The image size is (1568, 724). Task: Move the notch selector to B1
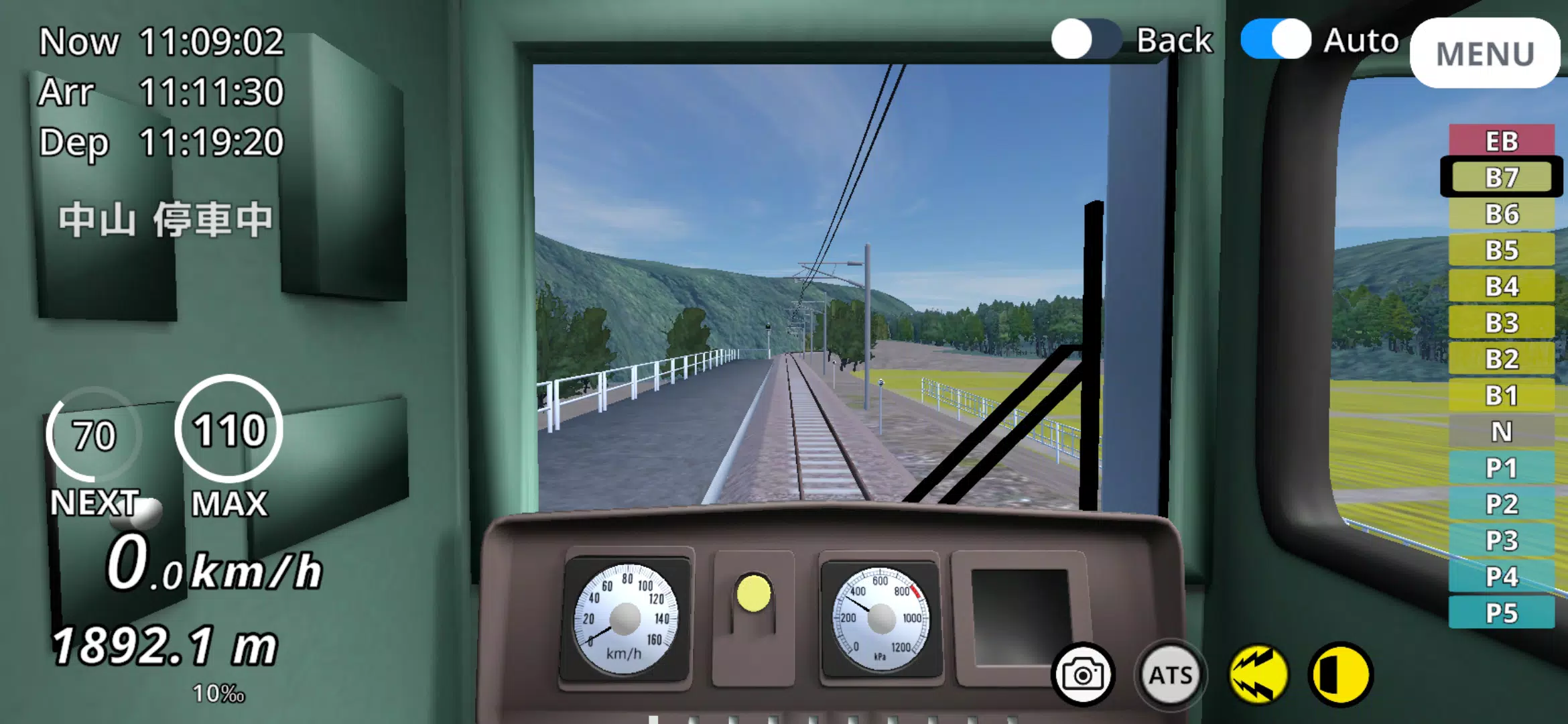pyautogui.click(x=1501, y=396)
